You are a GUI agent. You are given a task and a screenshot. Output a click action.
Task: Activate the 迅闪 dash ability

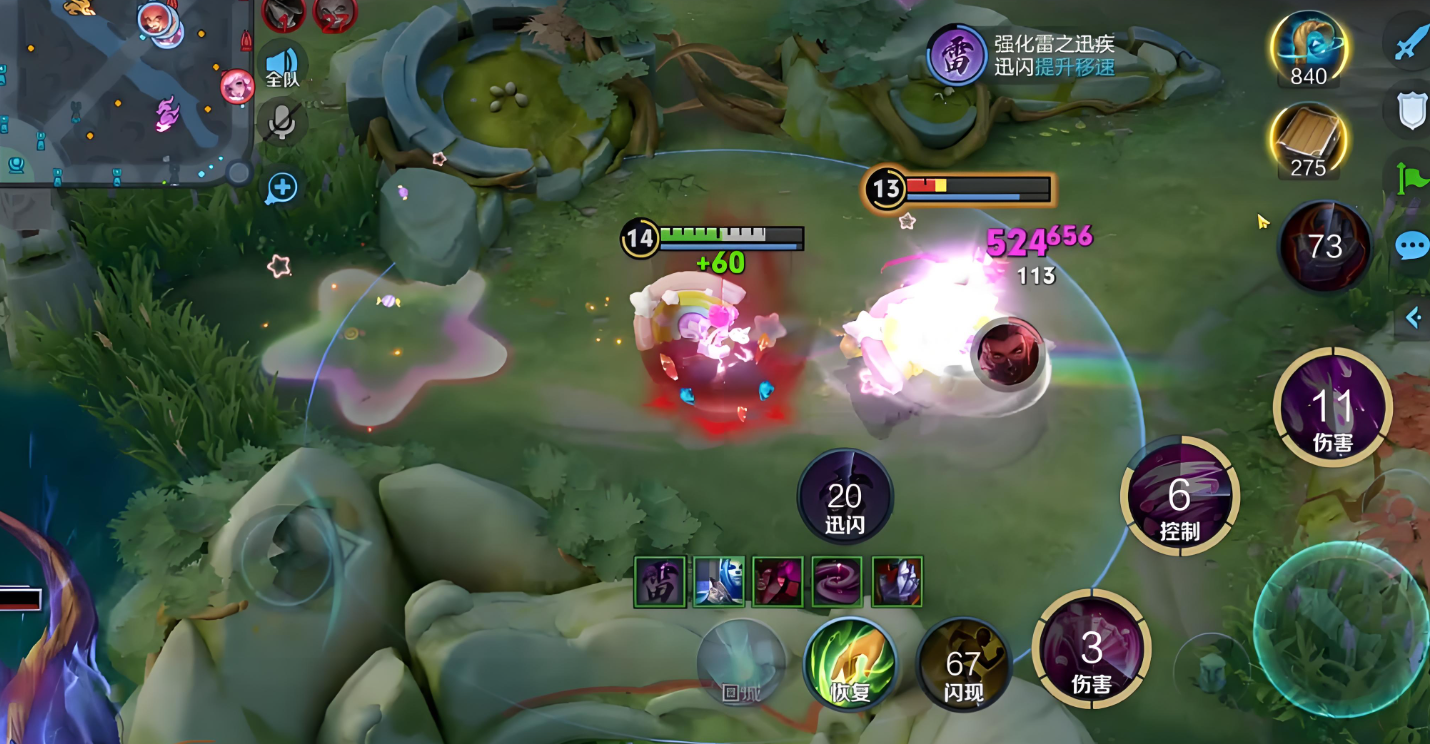coord(845,497)
